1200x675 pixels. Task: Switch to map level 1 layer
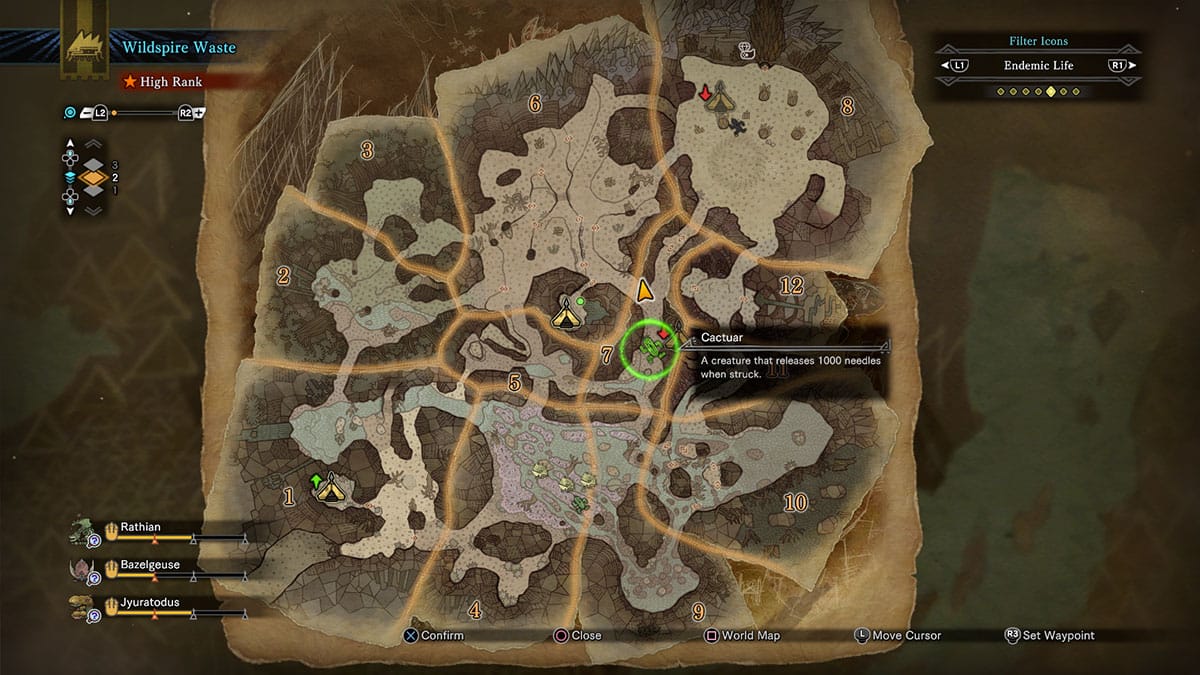(93, 192)
